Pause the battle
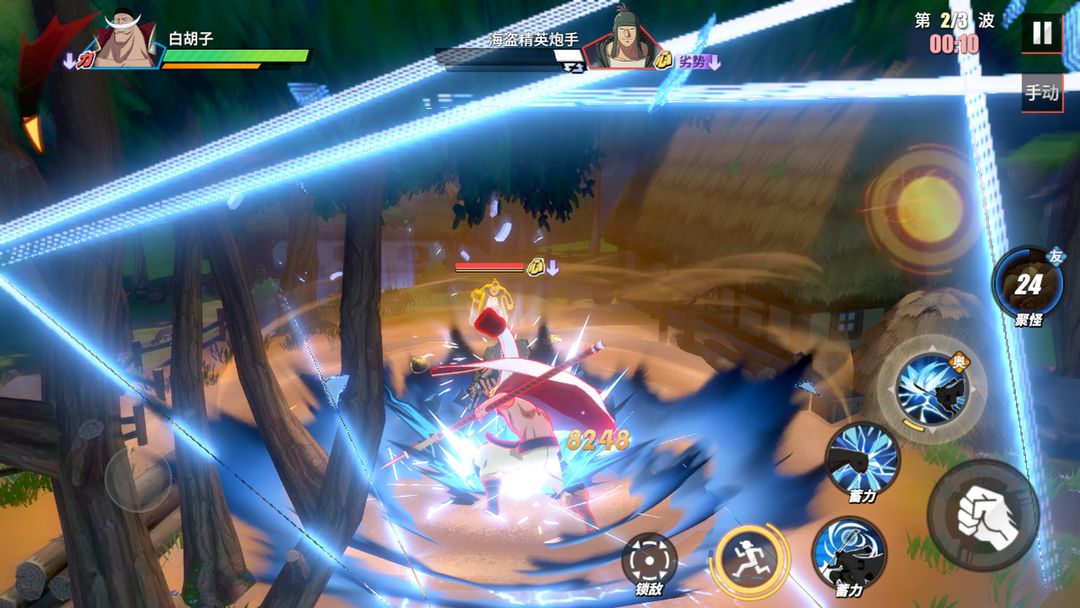The image size is (1080, 608). (x=1041, y=33)
